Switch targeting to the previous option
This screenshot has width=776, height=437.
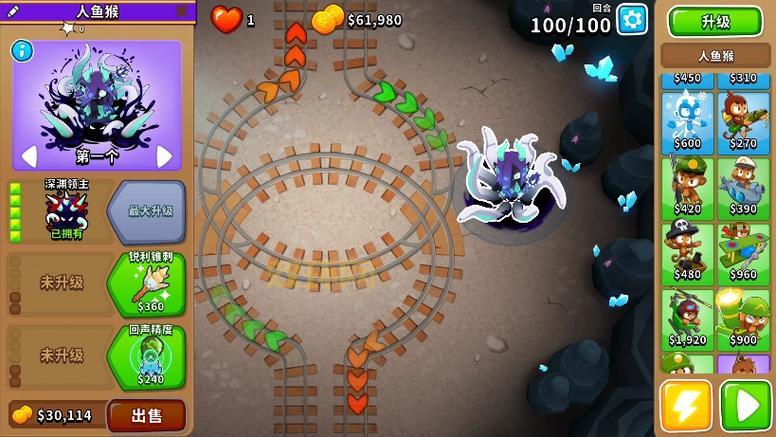pyautogui.click(x=29, y=156)
